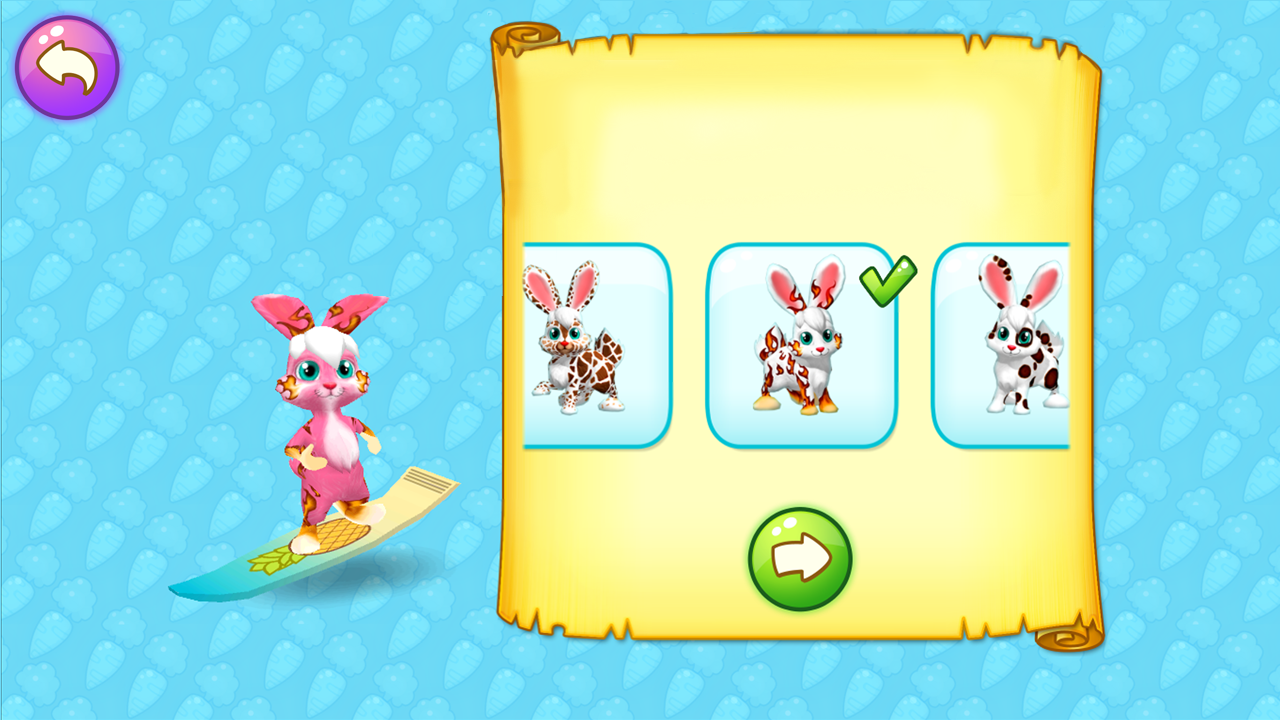Screen dimensions: 1280x720
Task: Tap the bunny's white face marking
Action: point(320,345)
